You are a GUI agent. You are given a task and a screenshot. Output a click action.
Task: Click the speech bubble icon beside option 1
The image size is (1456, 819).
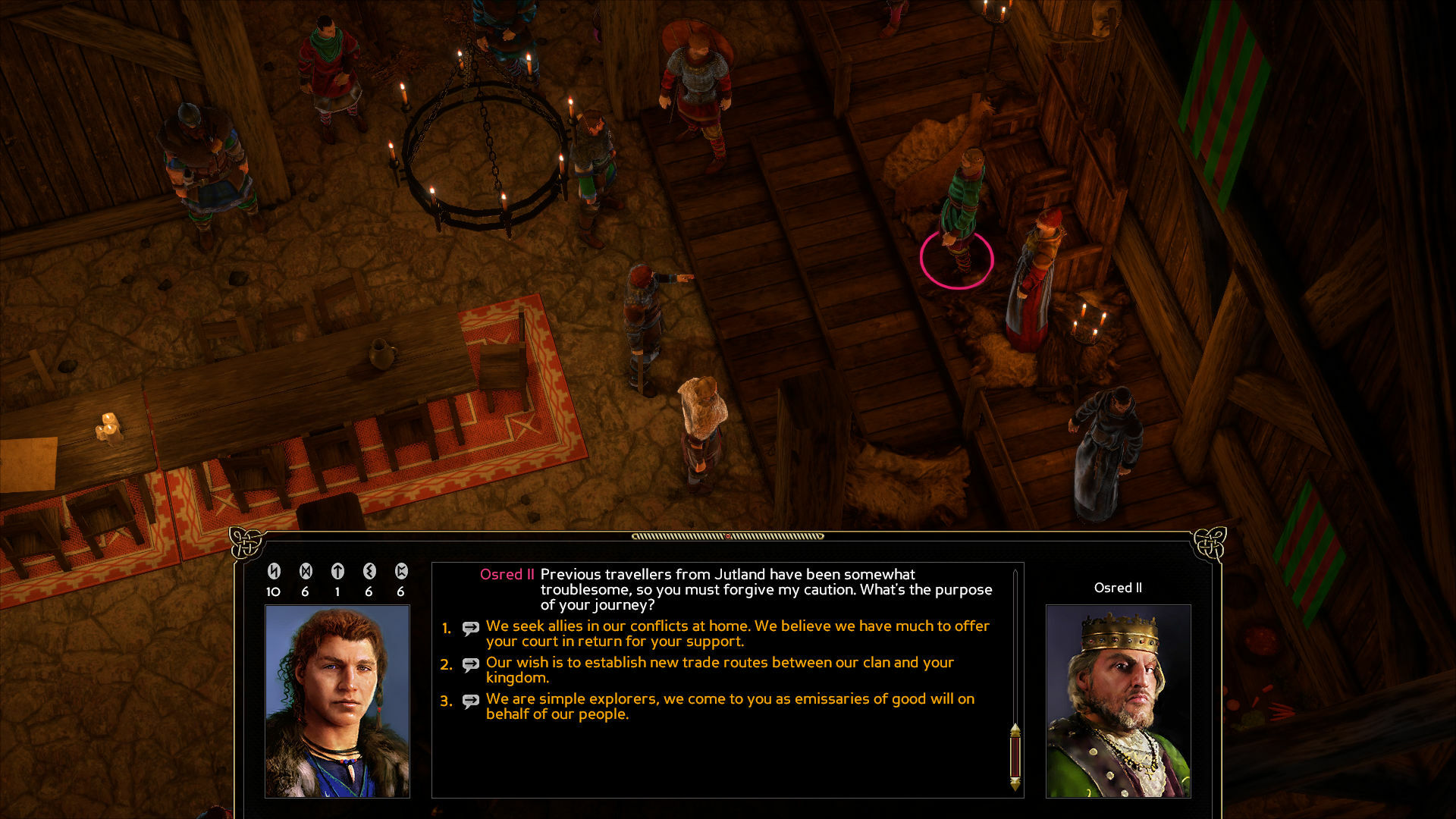(470, 628)
